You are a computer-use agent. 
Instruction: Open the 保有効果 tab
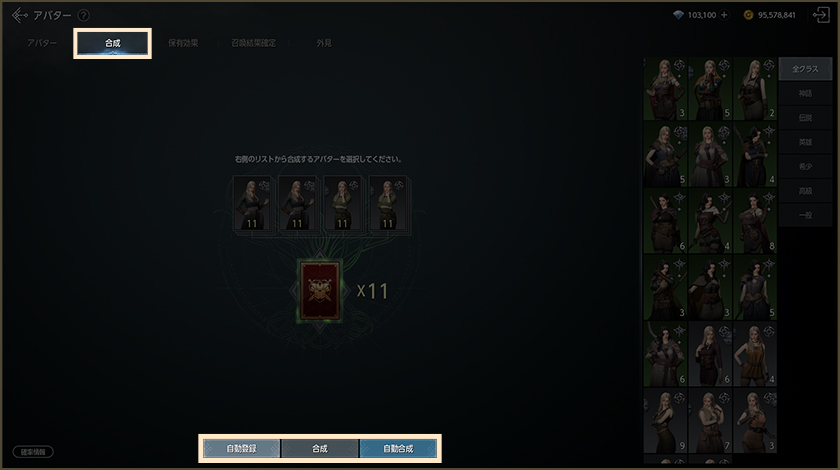click(x=182, y=44)
